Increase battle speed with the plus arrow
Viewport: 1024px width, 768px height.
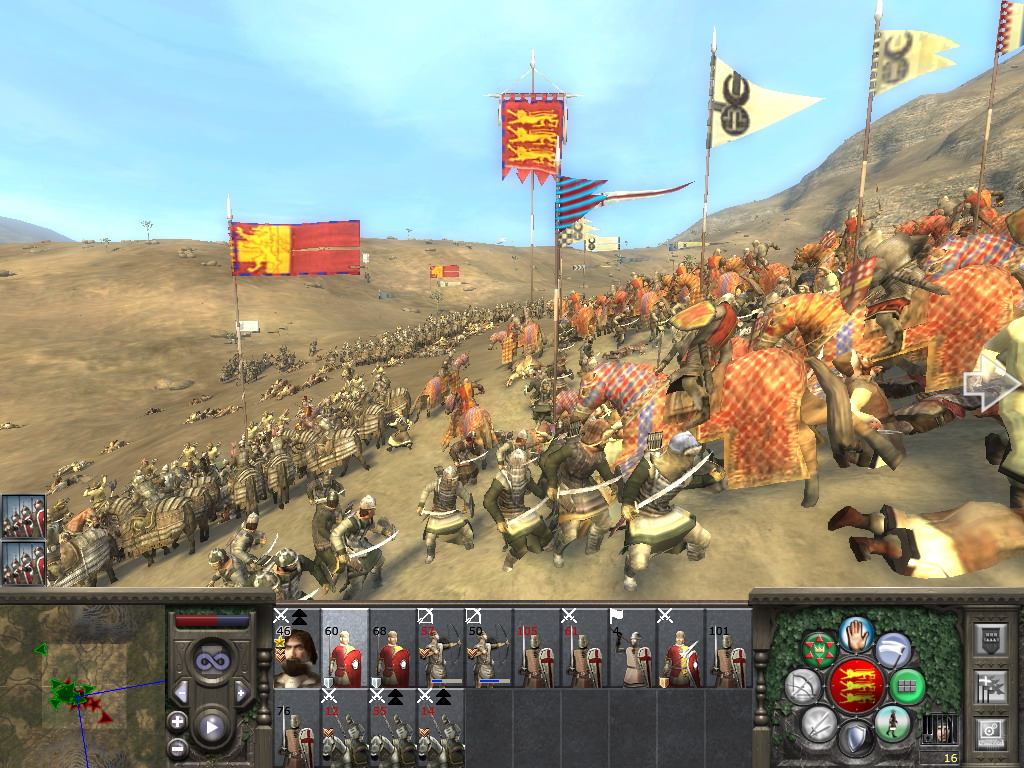pyautogui.click(x=241, y=692)
